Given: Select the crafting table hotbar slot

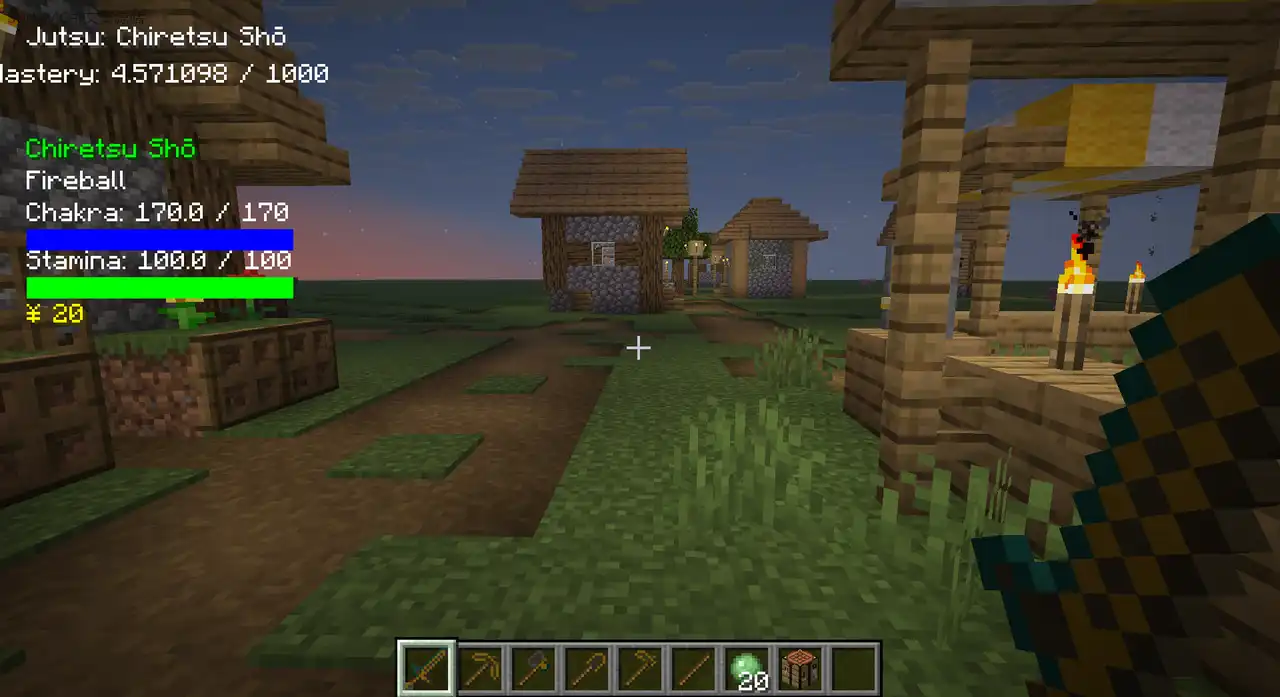Looking at the screenshot, I should 799,667.
